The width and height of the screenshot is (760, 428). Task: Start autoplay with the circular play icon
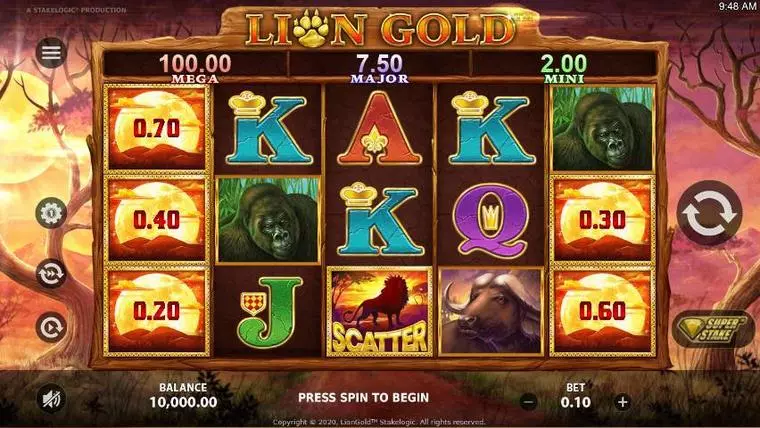[51, 327]
